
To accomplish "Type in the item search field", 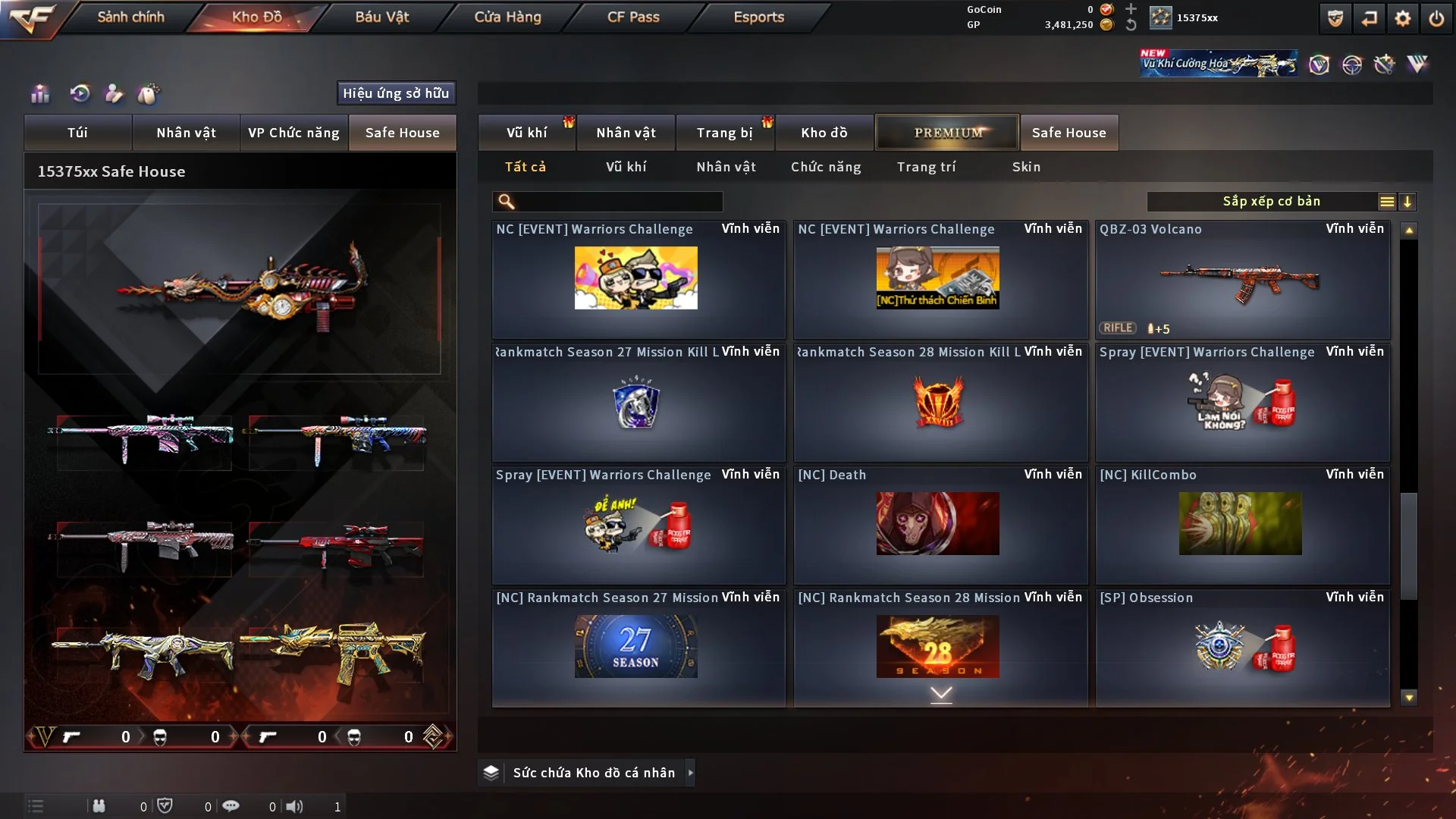I will (618, 202).
